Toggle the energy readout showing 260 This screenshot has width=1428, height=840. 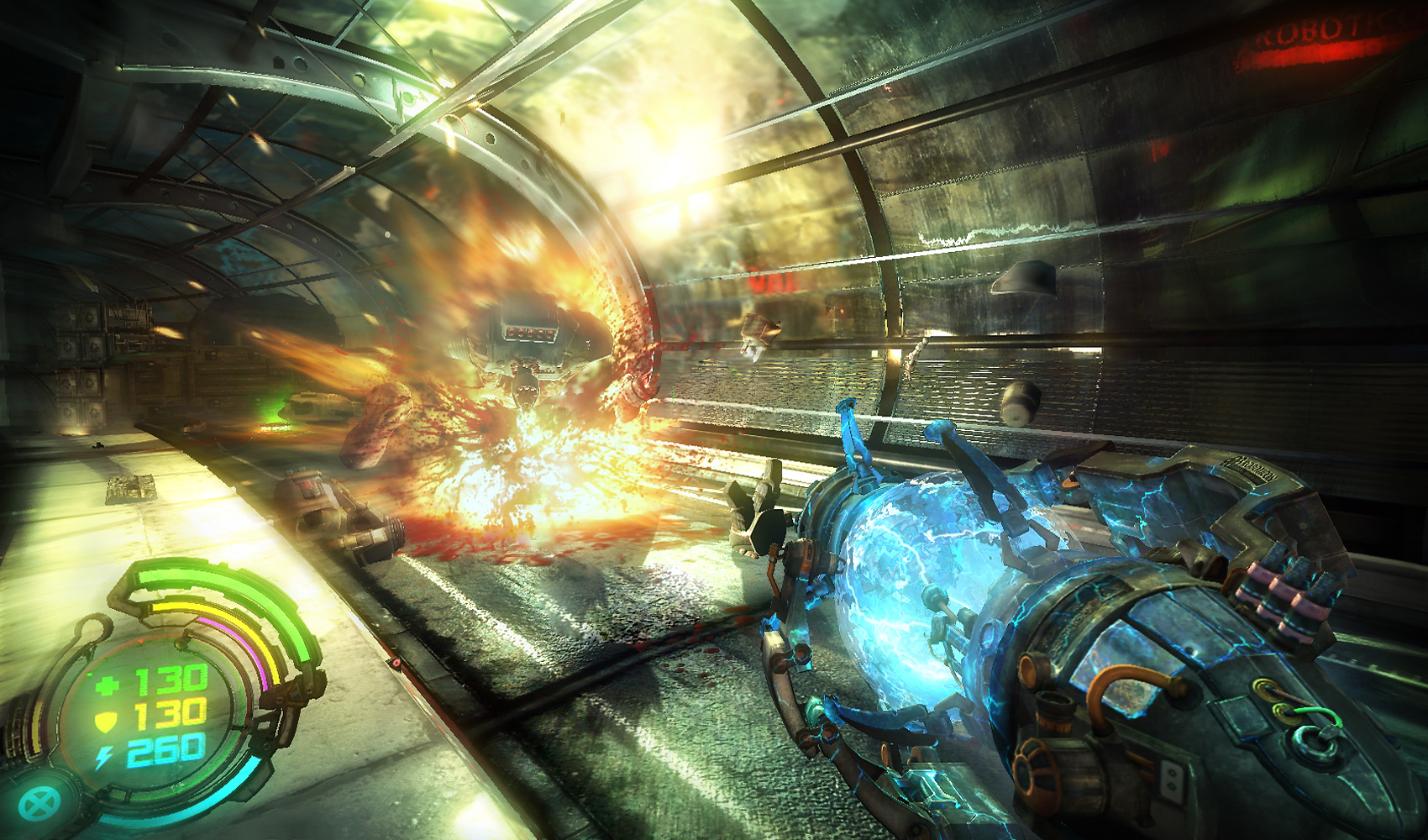coord(168,749)
